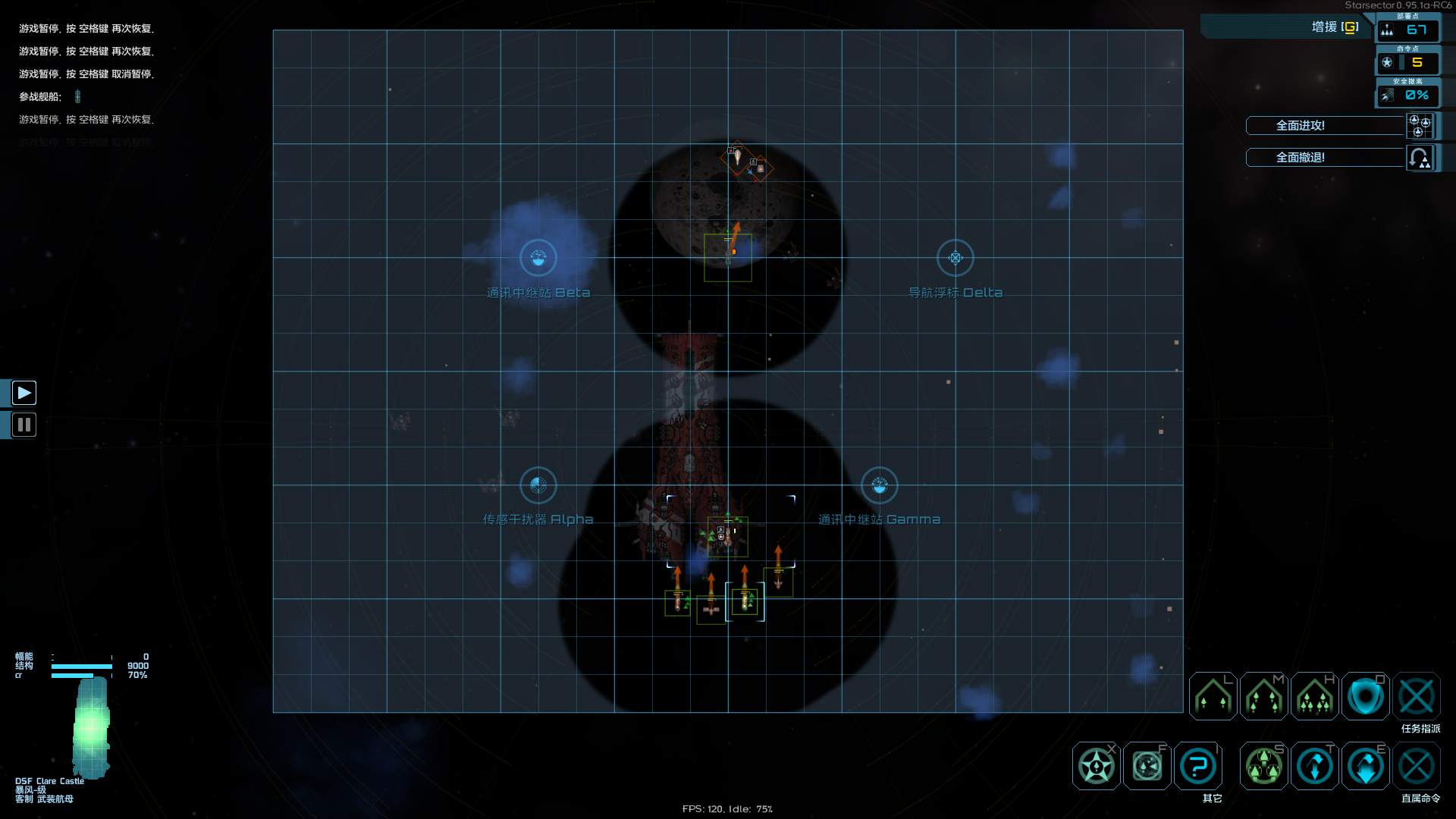The height and width of the screenshot is (819, 1456).
Task: Select the Fighter Strike order icon (F)
Action: [x=1147, y=766]
